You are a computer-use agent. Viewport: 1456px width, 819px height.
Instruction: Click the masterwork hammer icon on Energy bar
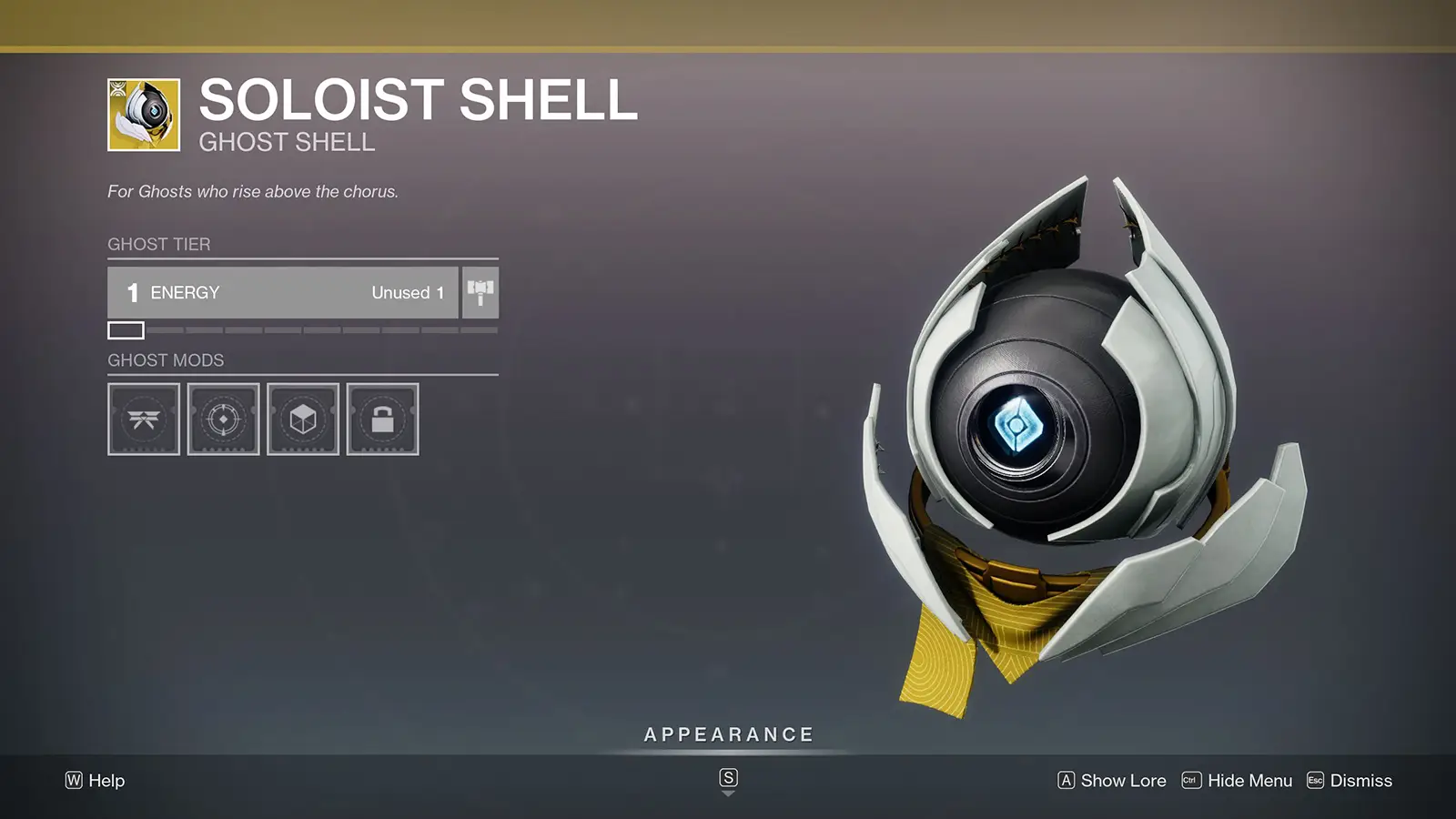tap(480, 292)
